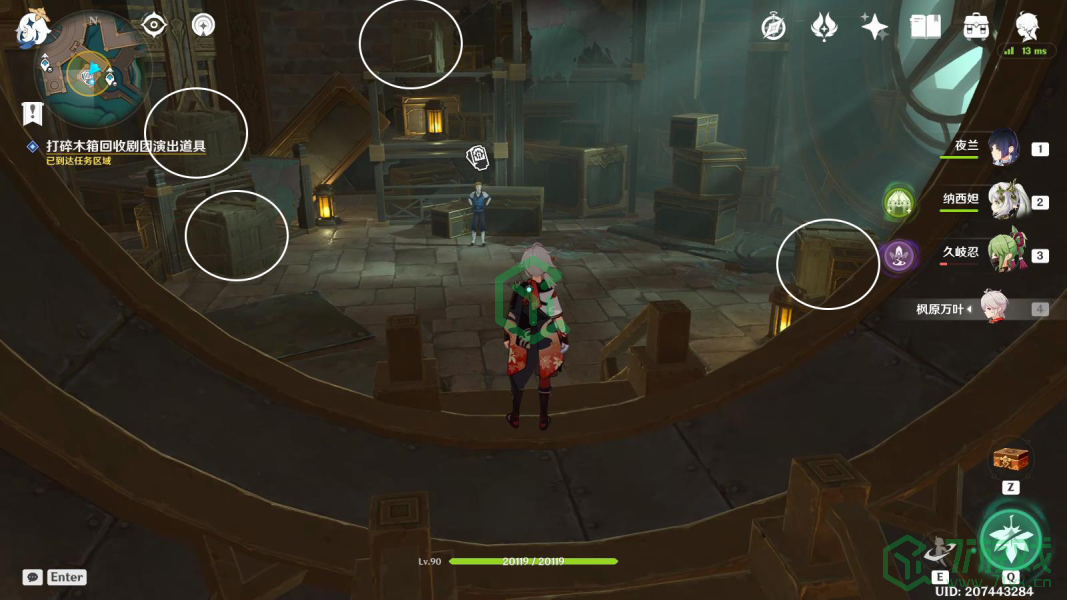Open the adventurer handbook book icon
Image resolution: width=1067 pixels, height=600 pixels.
coord(925,27)
